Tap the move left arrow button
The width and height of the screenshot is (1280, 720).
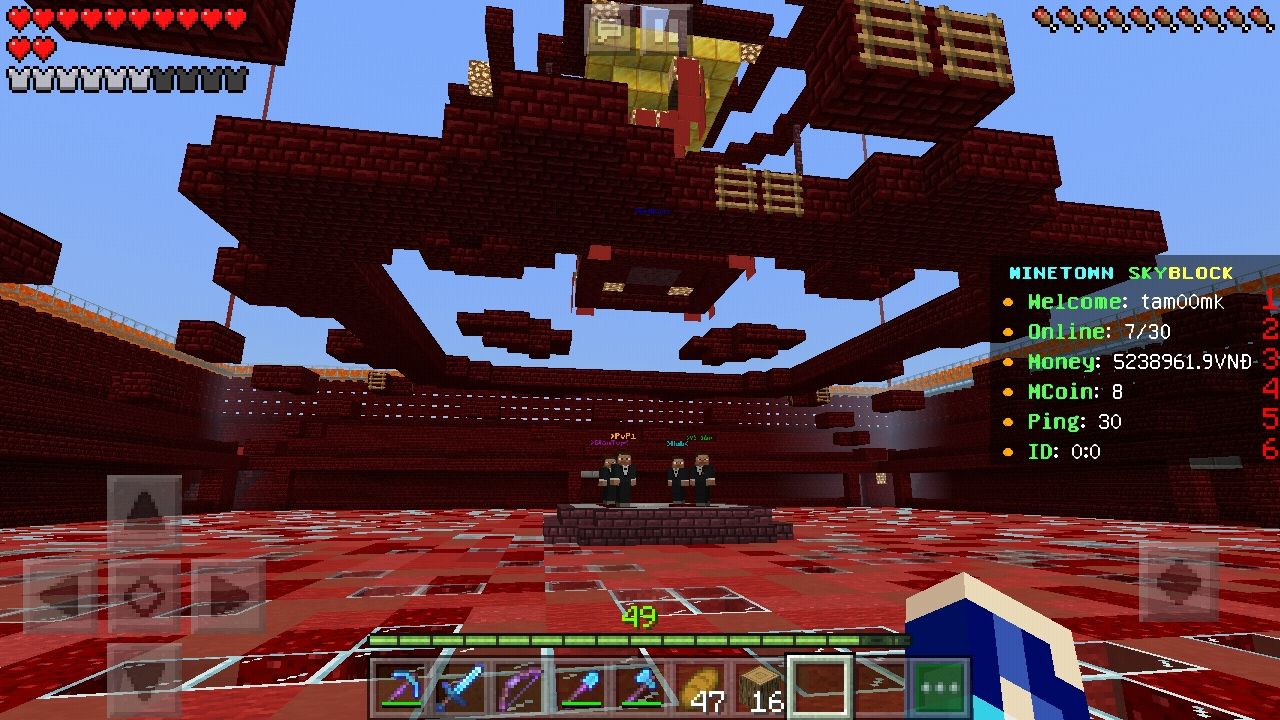coord(60,596)
